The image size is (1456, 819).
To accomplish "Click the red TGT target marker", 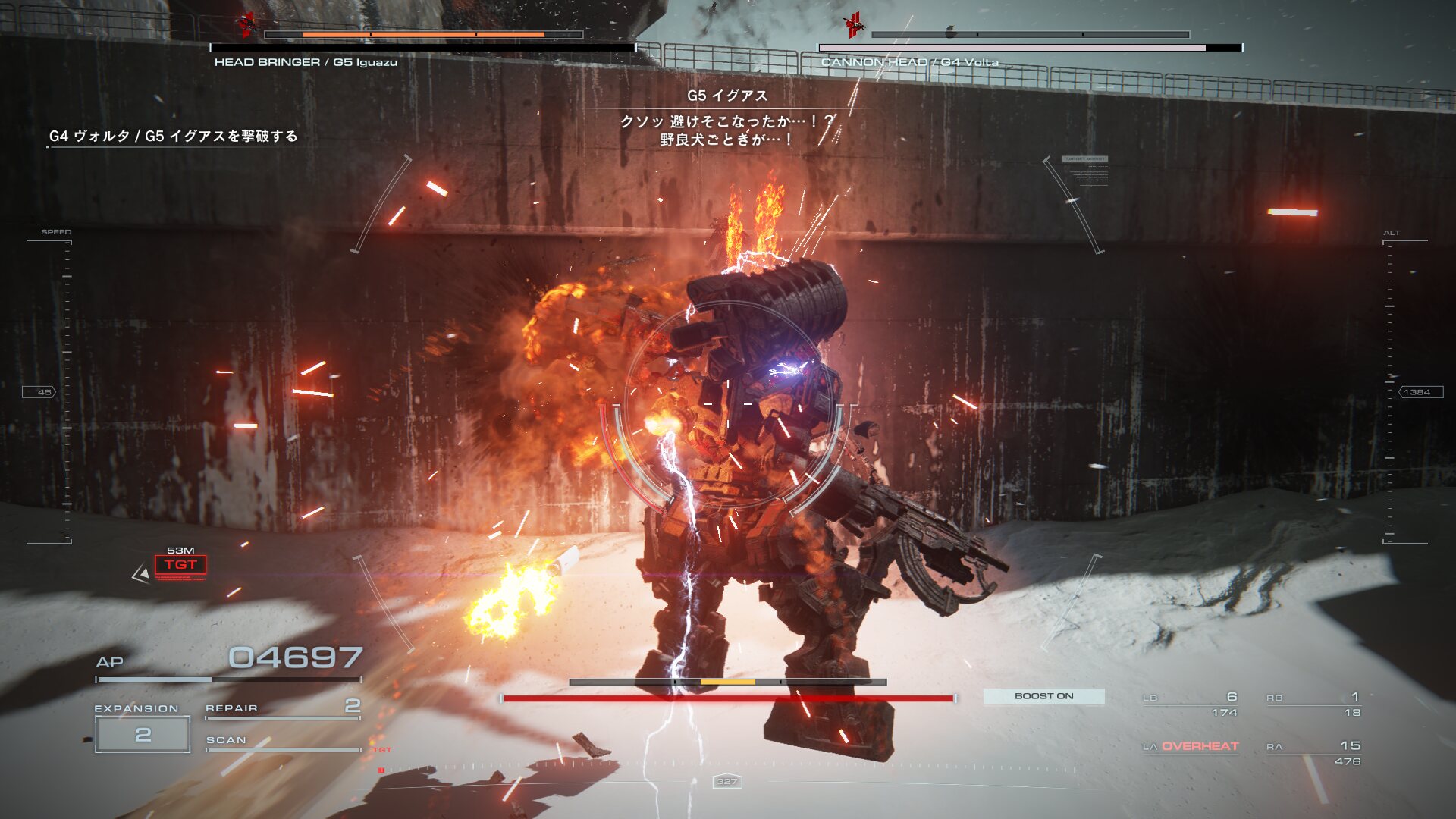I will coord(180,565).
